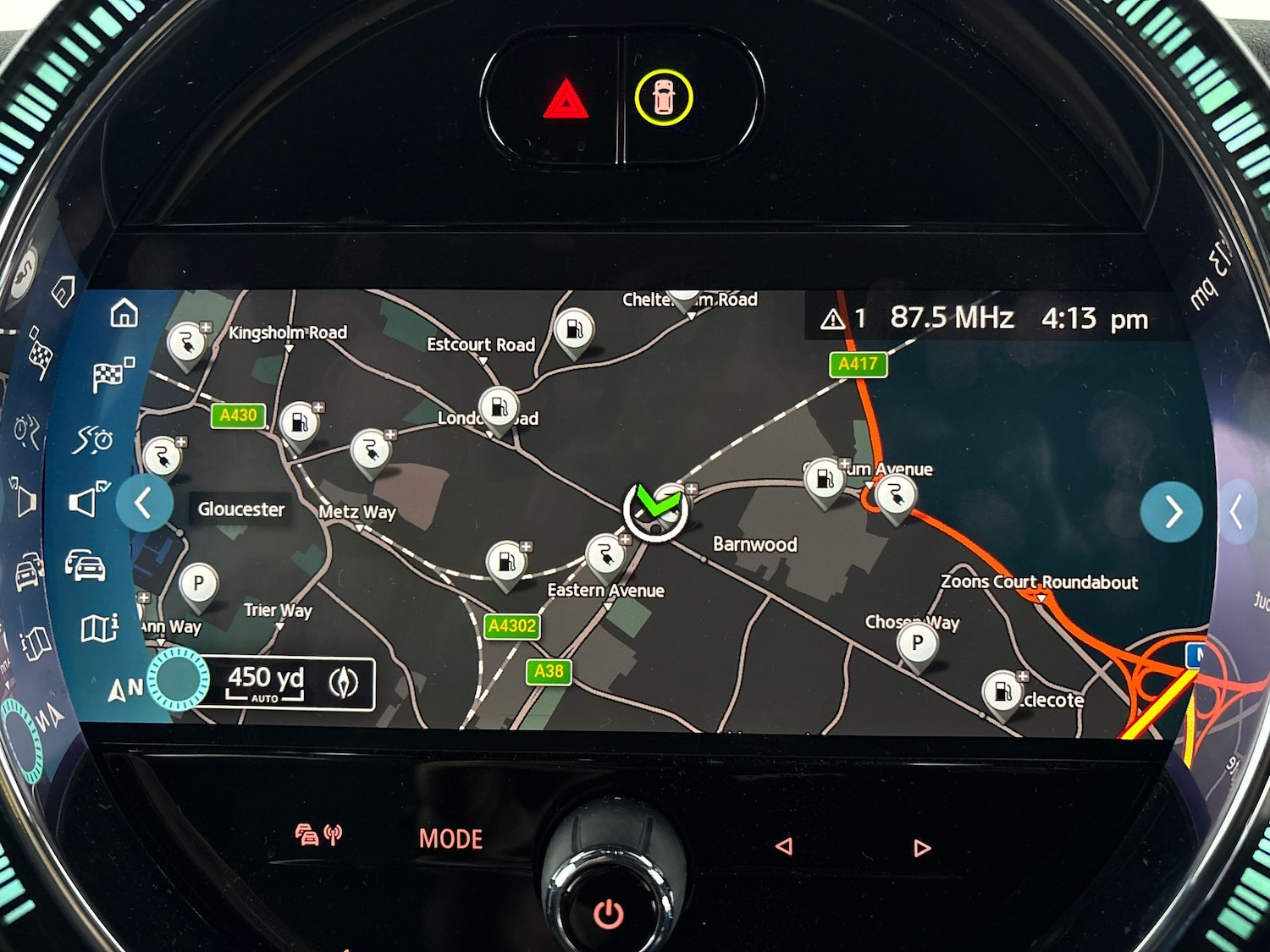The width and height of the screenshot is (1270, 952).
Task: Open the traffic radio icon beside MODE
Action: 318,835
